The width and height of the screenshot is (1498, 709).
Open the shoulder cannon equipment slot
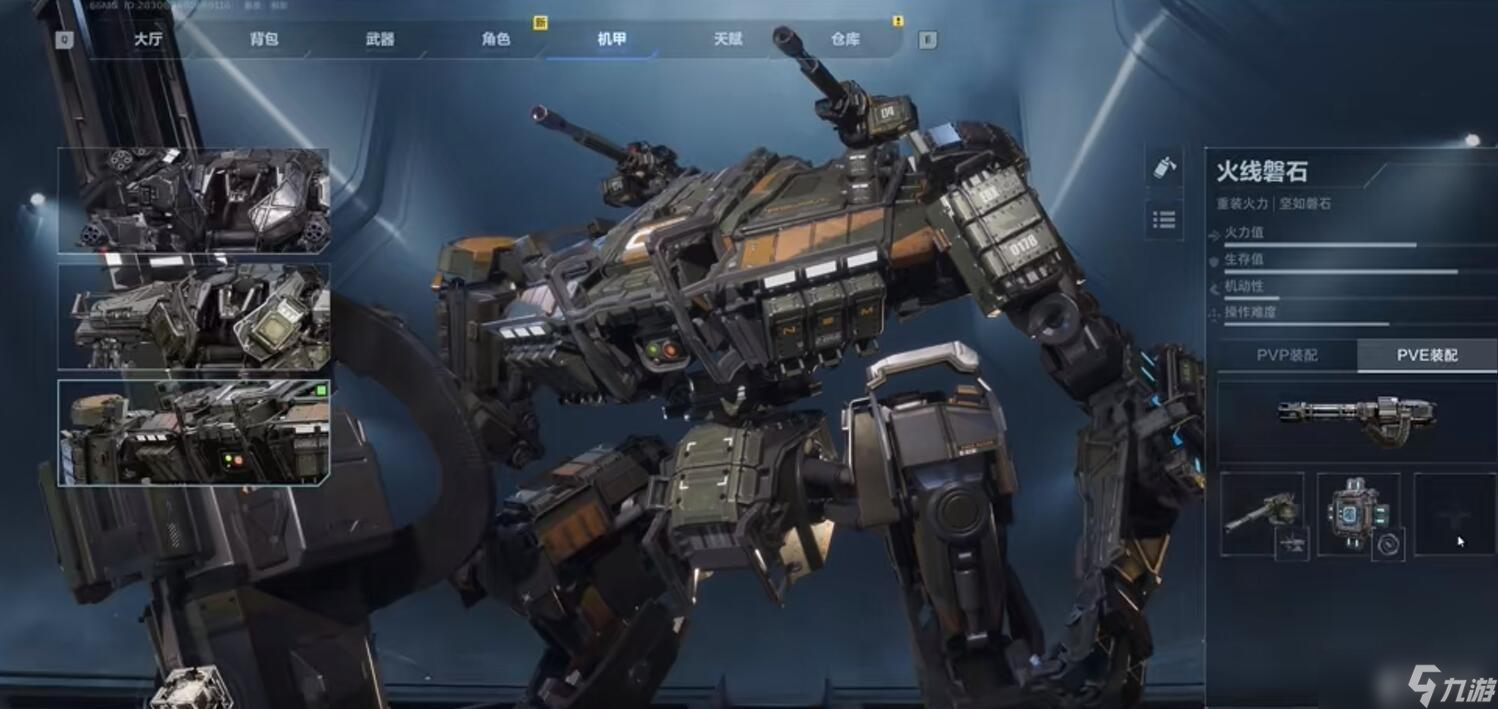click(1262, 514)
